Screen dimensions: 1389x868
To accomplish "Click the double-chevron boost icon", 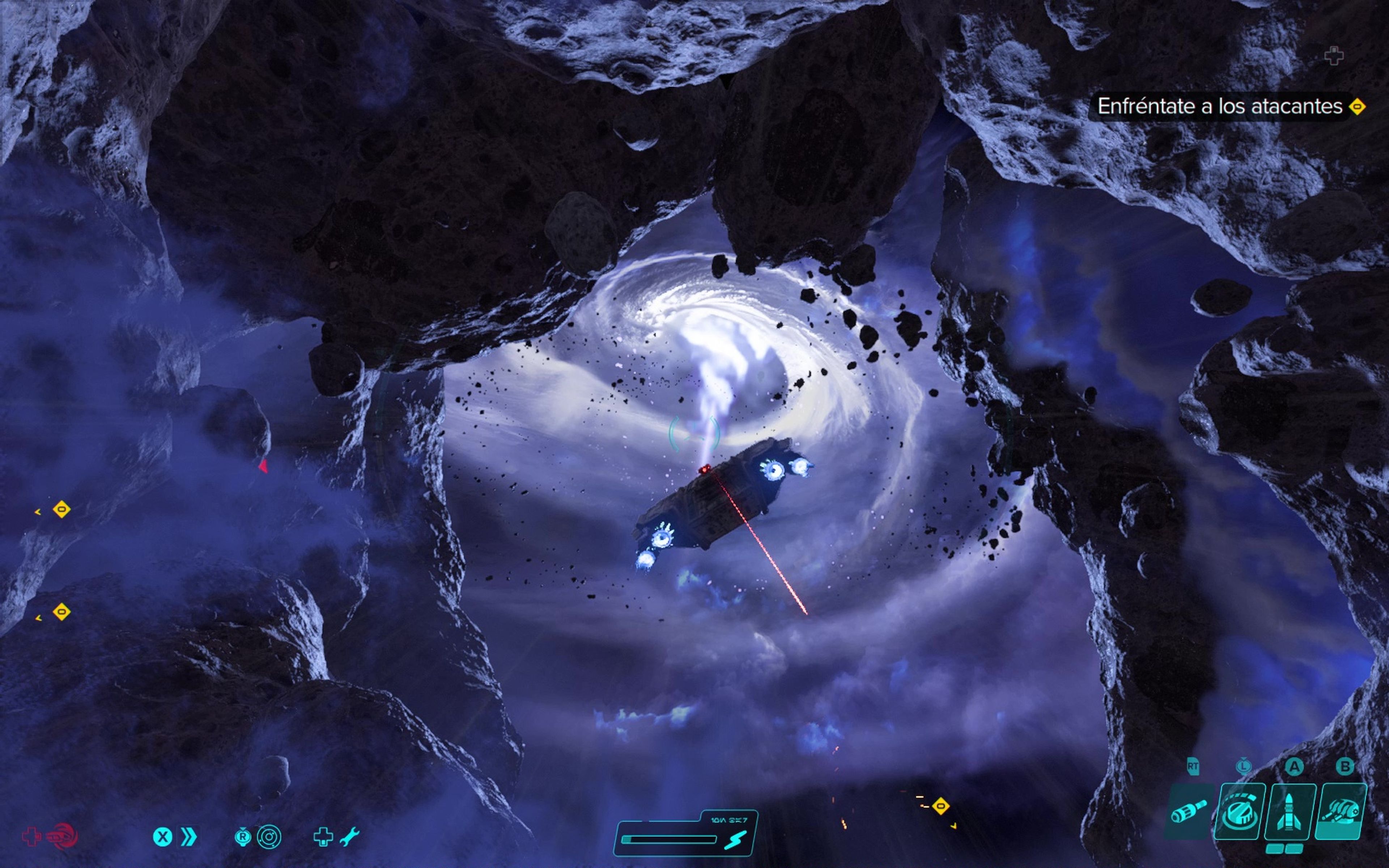I will (x=189, y=837).
